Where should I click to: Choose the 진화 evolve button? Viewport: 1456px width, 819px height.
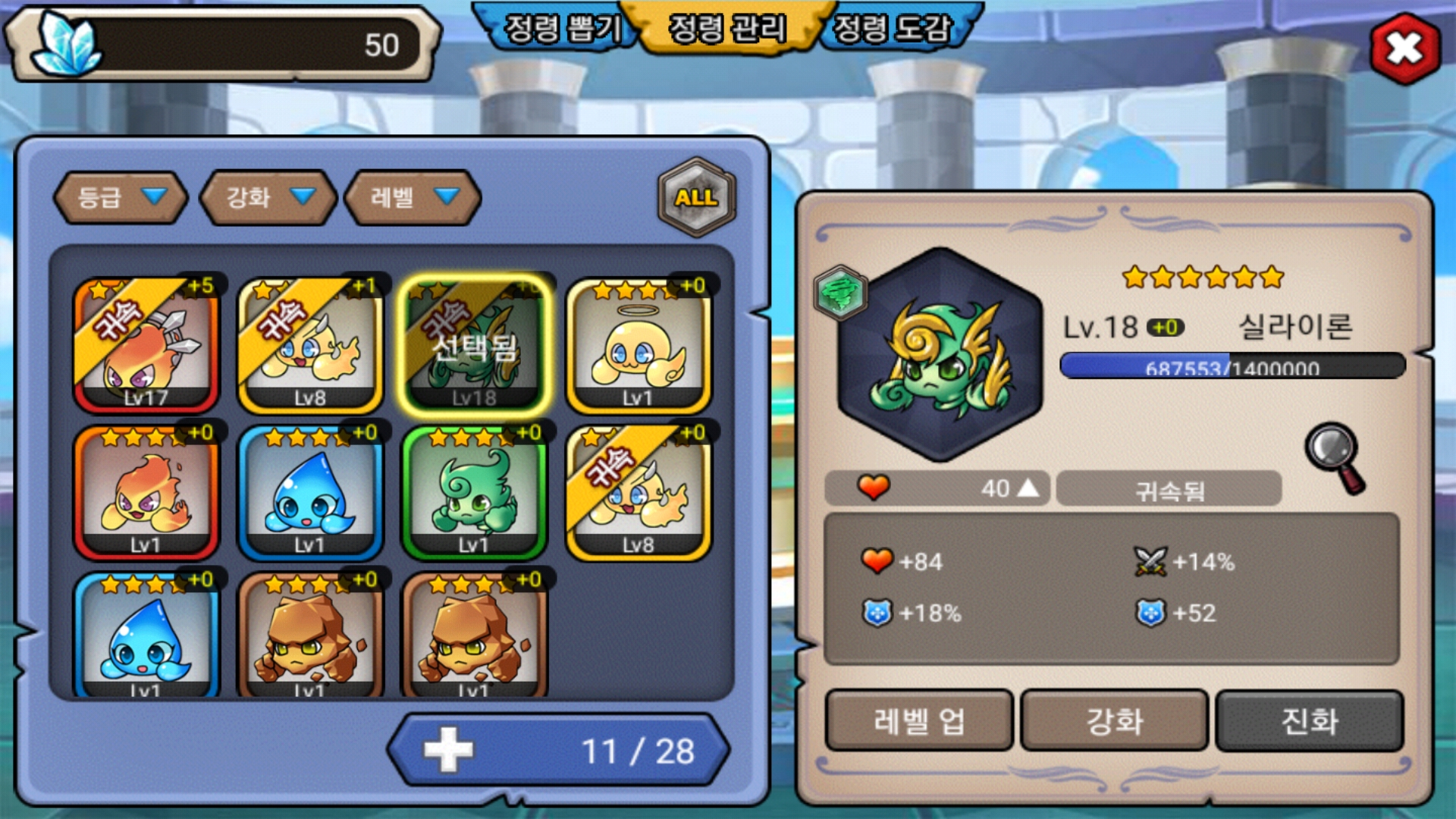click(x=1309, y=720)
